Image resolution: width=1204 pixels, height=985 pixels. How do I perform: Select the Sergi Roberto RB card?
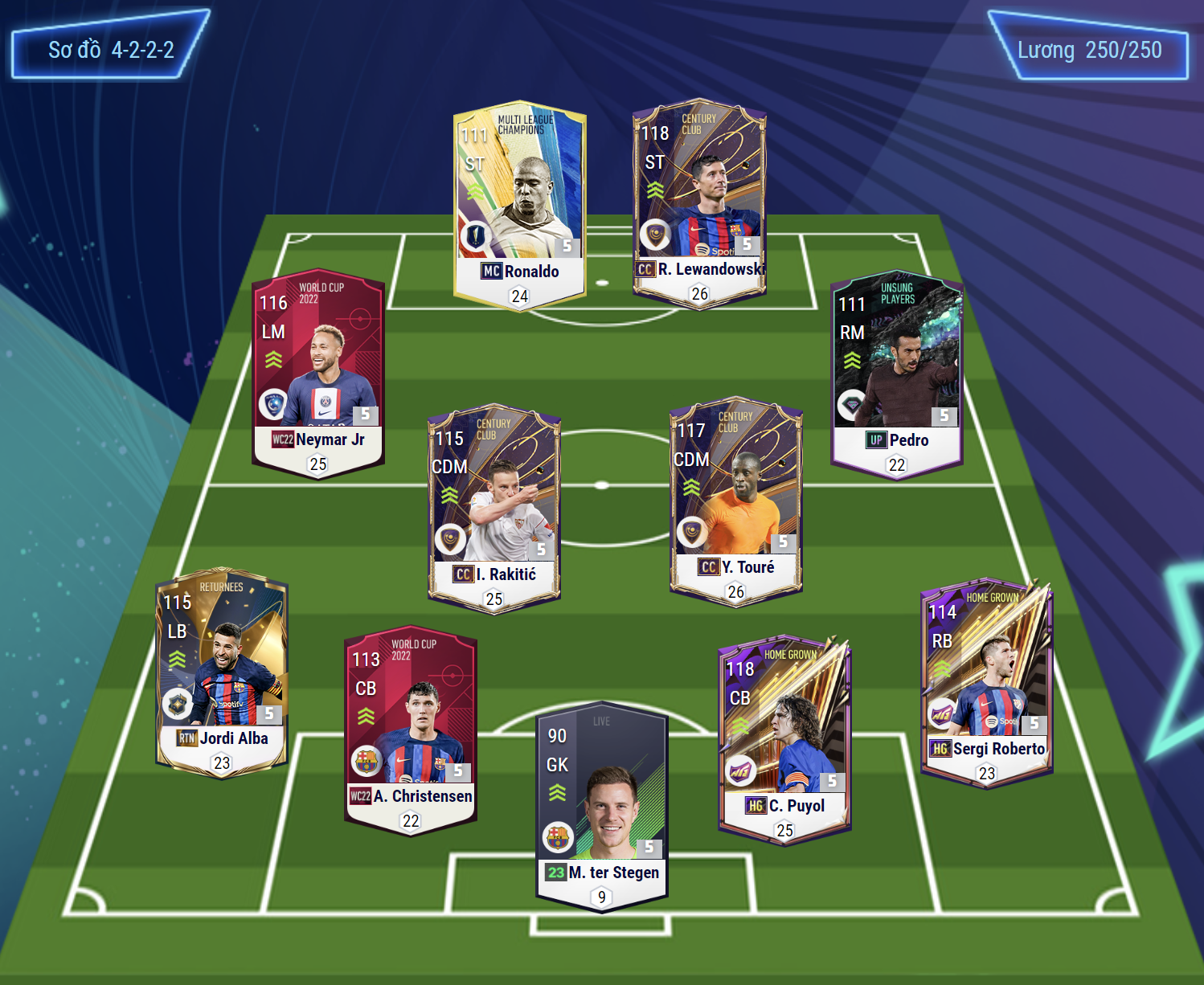click(x=986, y=683)
